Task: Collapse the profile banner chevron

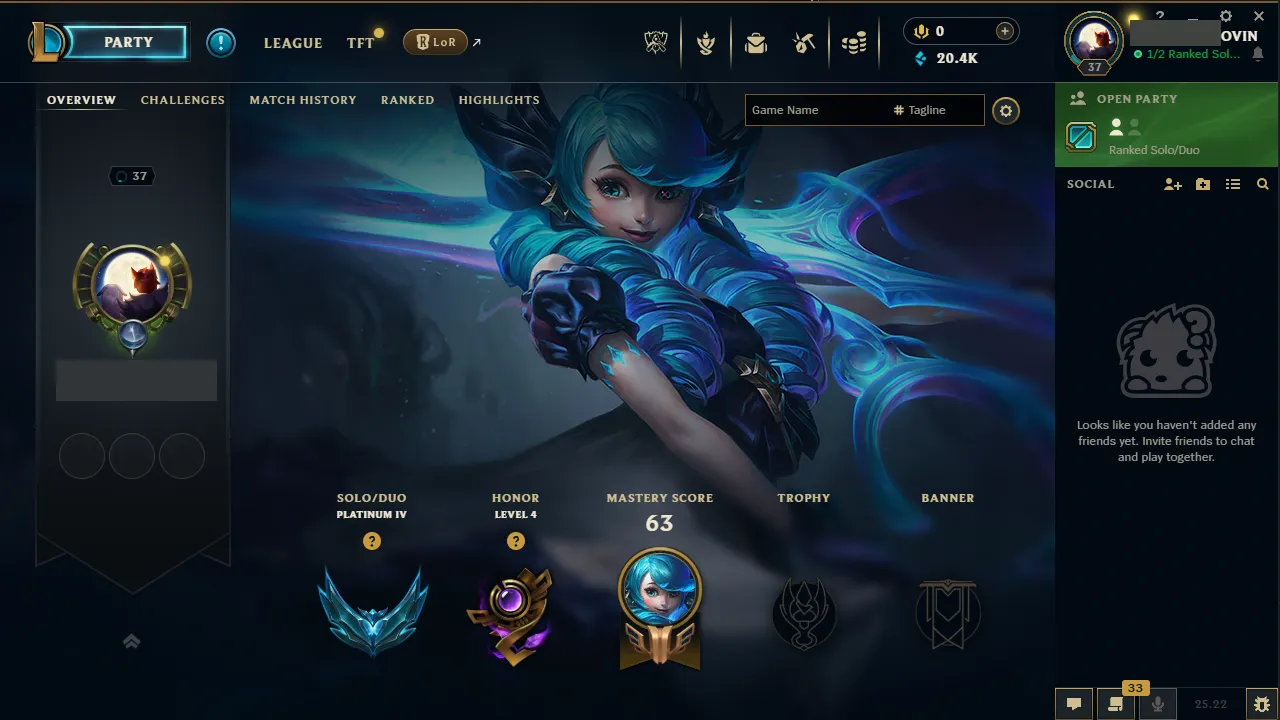Action: (131, 641)
